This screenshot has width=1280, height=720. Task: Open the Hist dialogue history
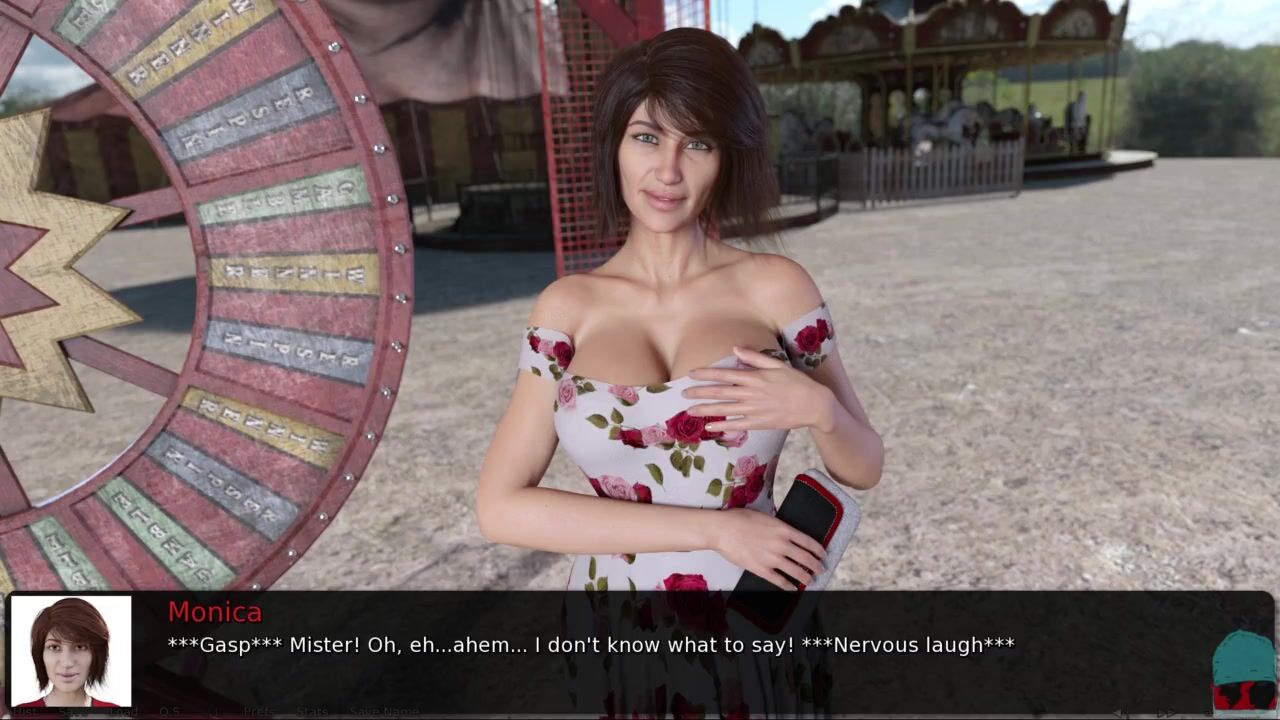(22, 712)
